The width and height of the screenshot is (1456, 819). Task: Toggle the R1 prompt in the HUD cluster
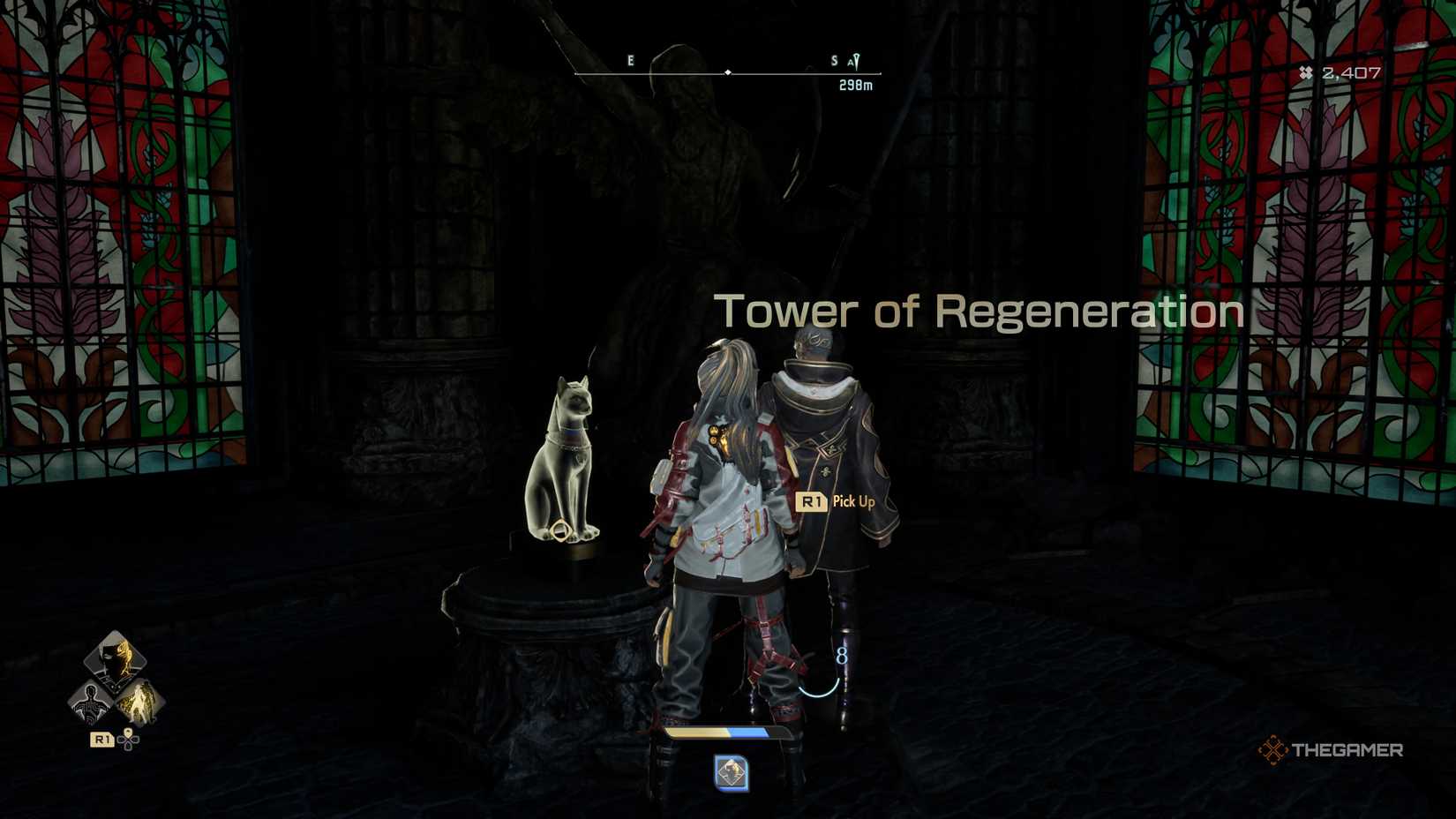101,740
